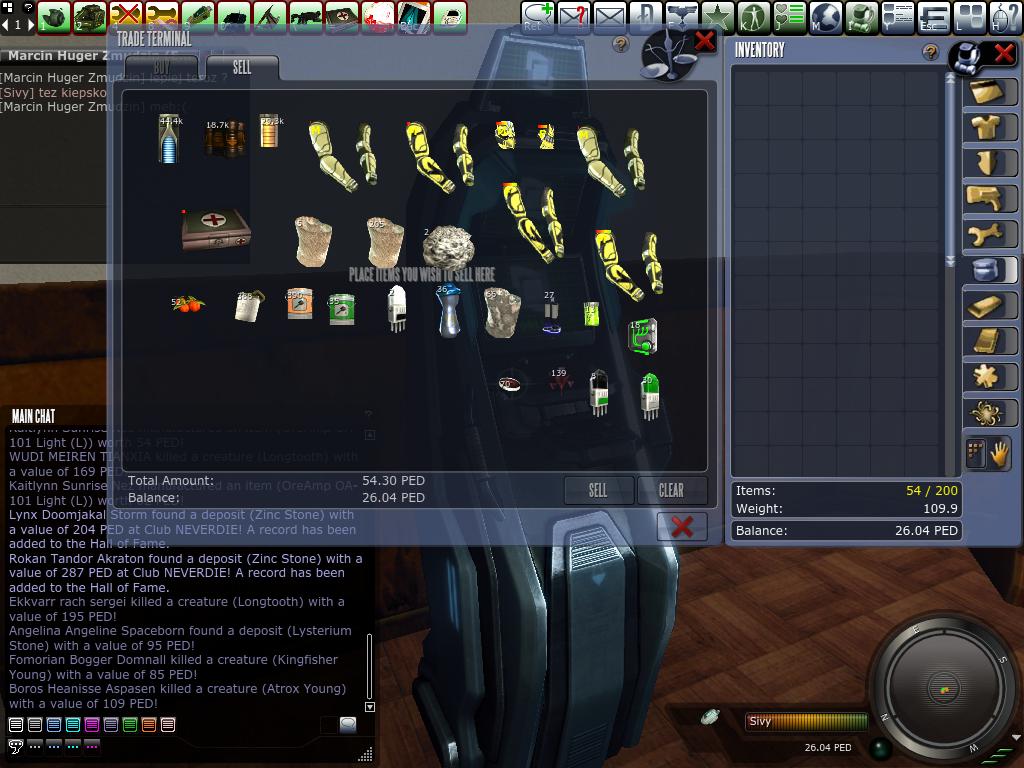This screenshot has height=768, width=1024.
Task: Choose the blue-capped silver vial stack
Action: 449,311
